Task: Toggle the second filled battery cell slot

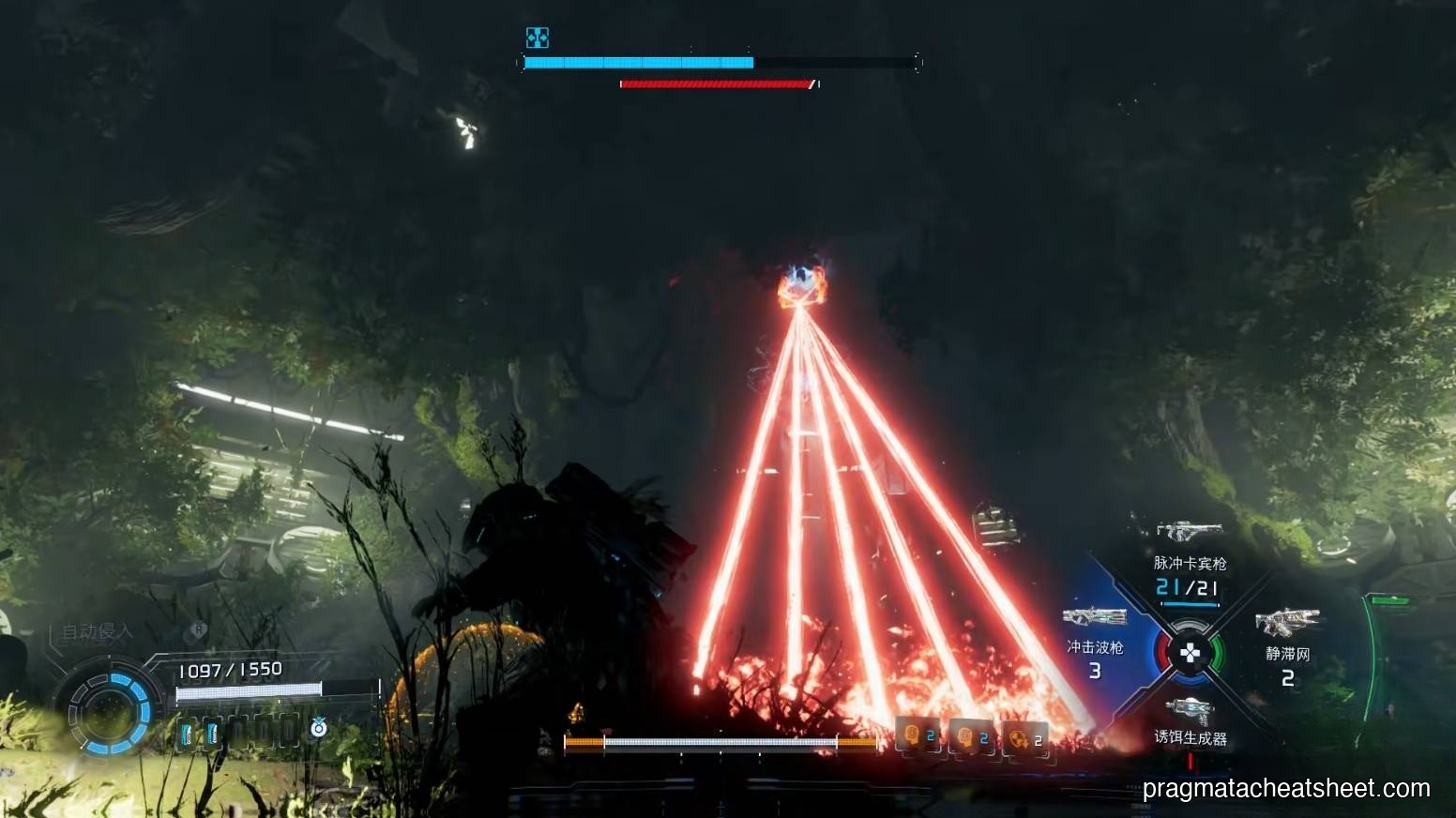Action: click(212, 732)
